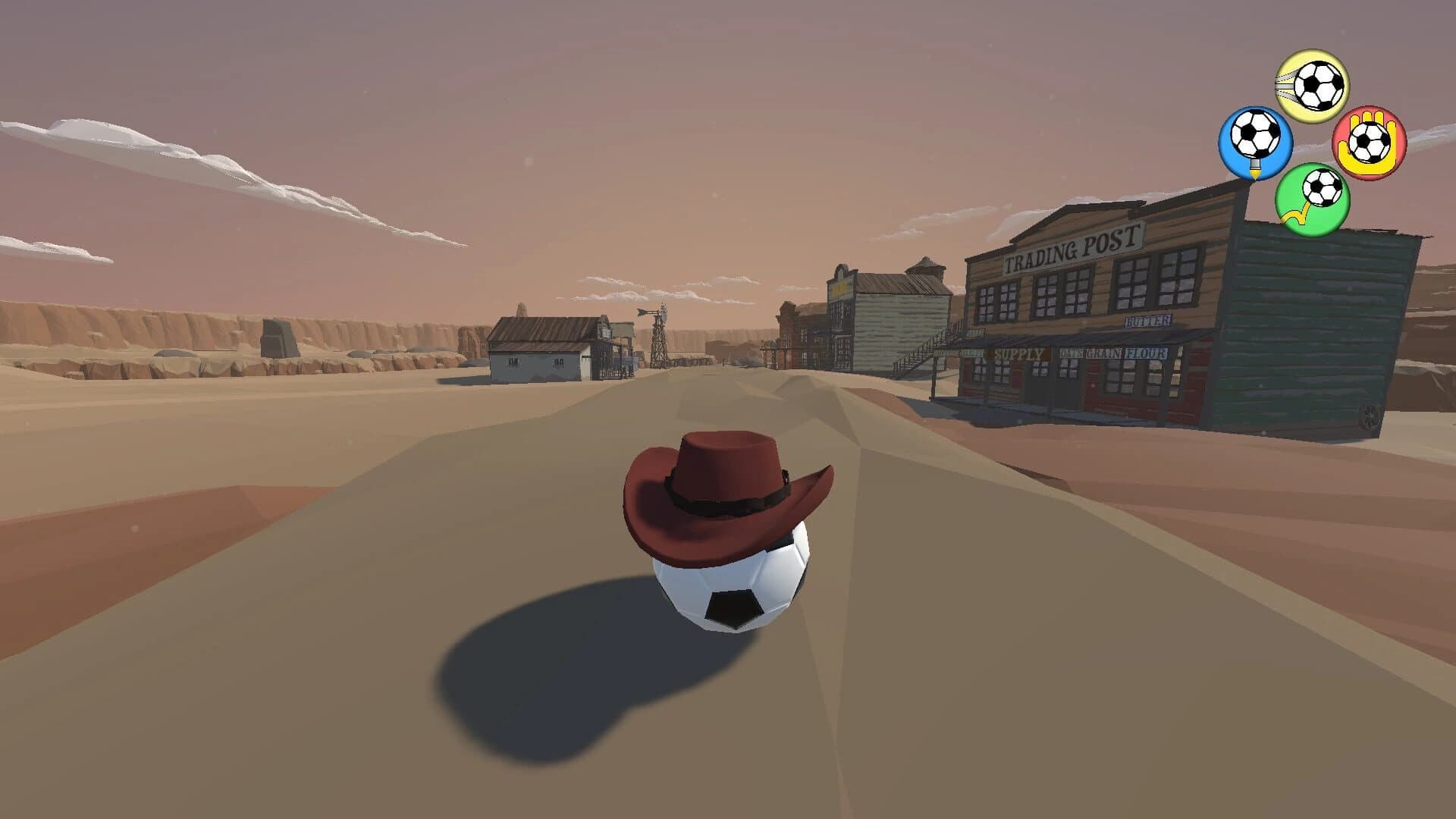Screen dimensions: 1456x819
Task: Click the rocket nozzle under the blue ability ball
Action: pos(1255,168)
